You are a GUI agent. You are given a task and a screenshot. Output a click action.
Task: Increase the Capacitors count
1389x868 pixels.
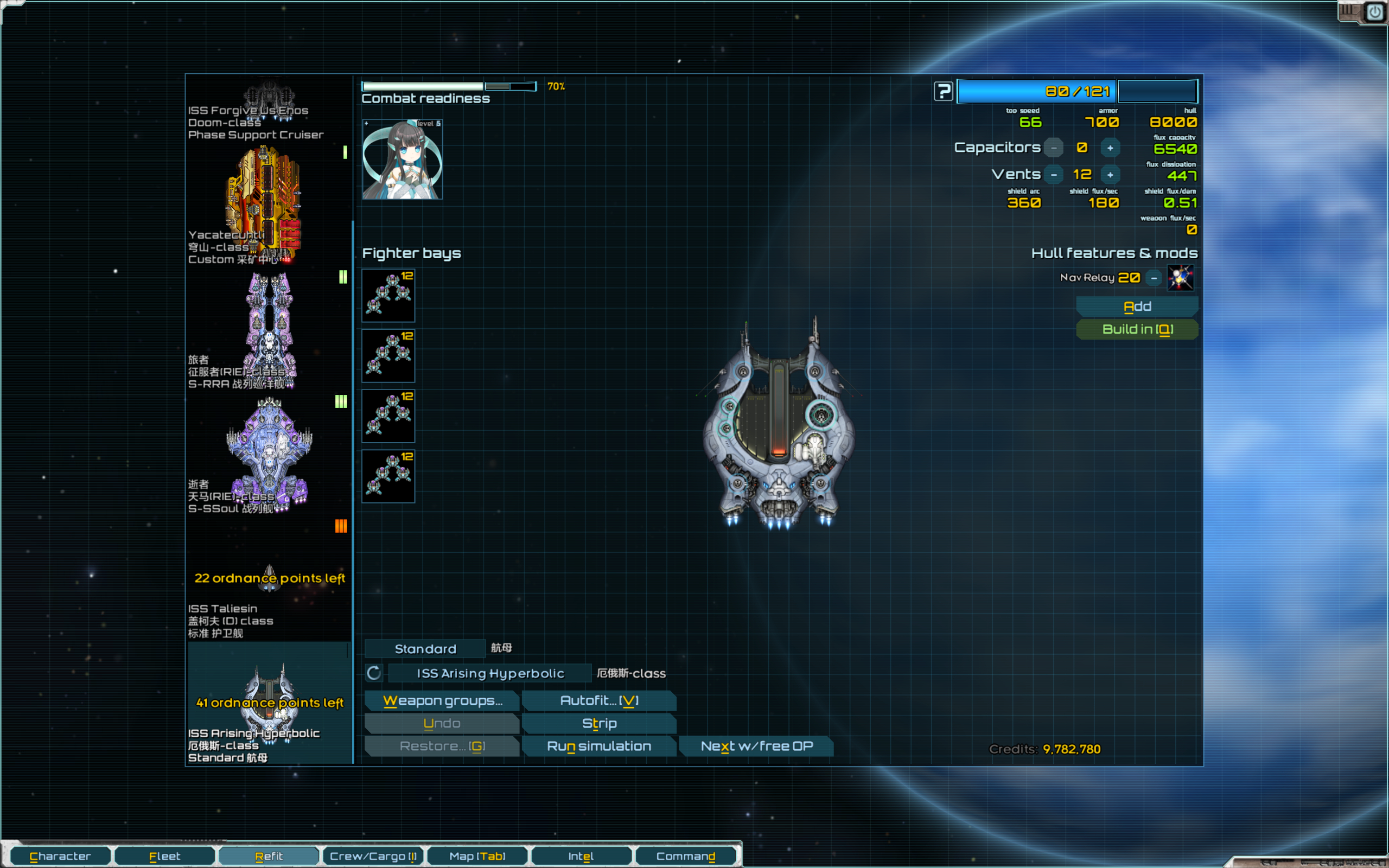coord(1110,148)
